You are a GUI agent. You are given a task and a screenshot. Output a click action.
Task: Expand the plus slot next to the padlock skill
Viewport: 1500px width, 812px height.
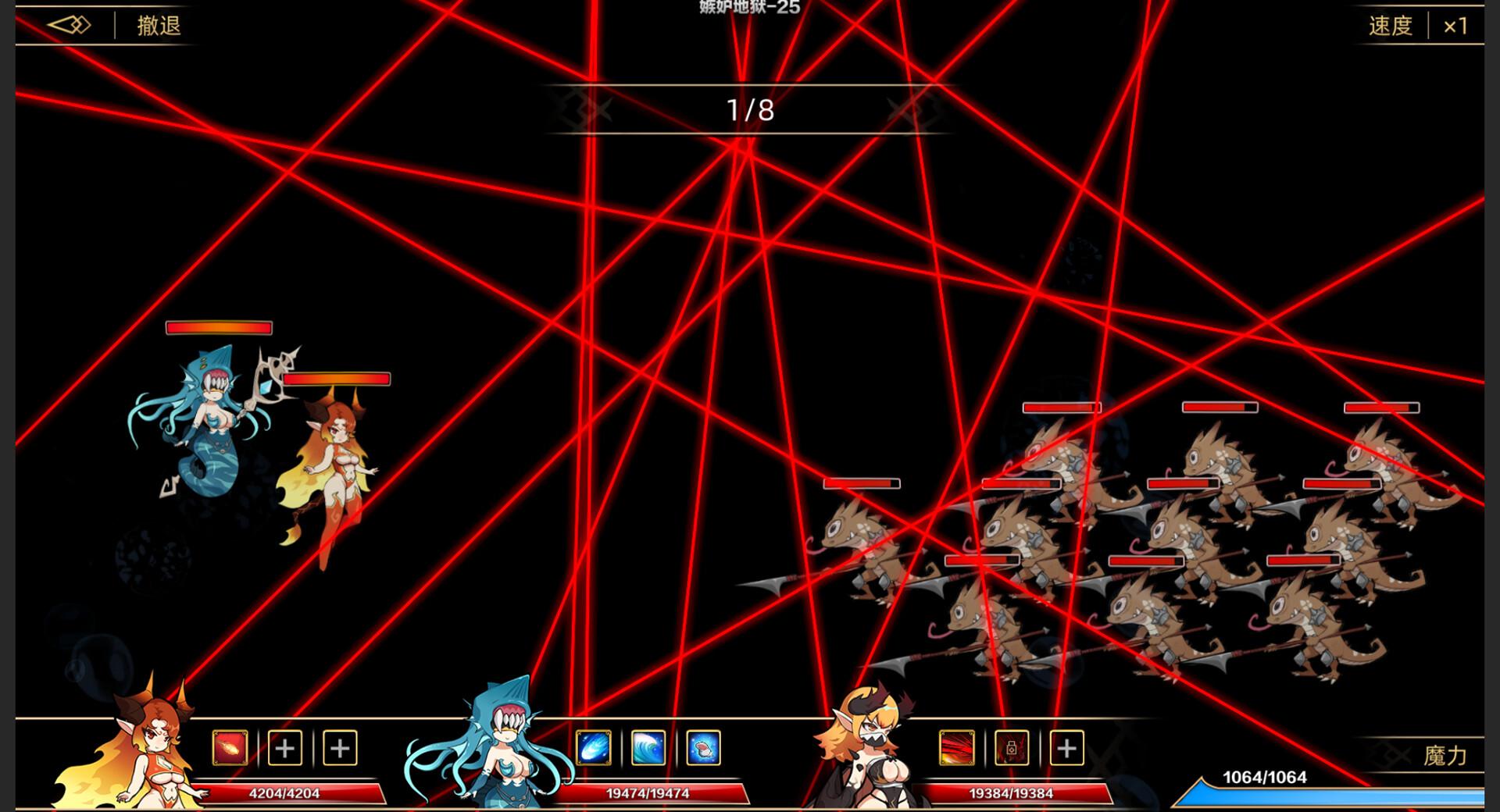[x=1066, y=749]
